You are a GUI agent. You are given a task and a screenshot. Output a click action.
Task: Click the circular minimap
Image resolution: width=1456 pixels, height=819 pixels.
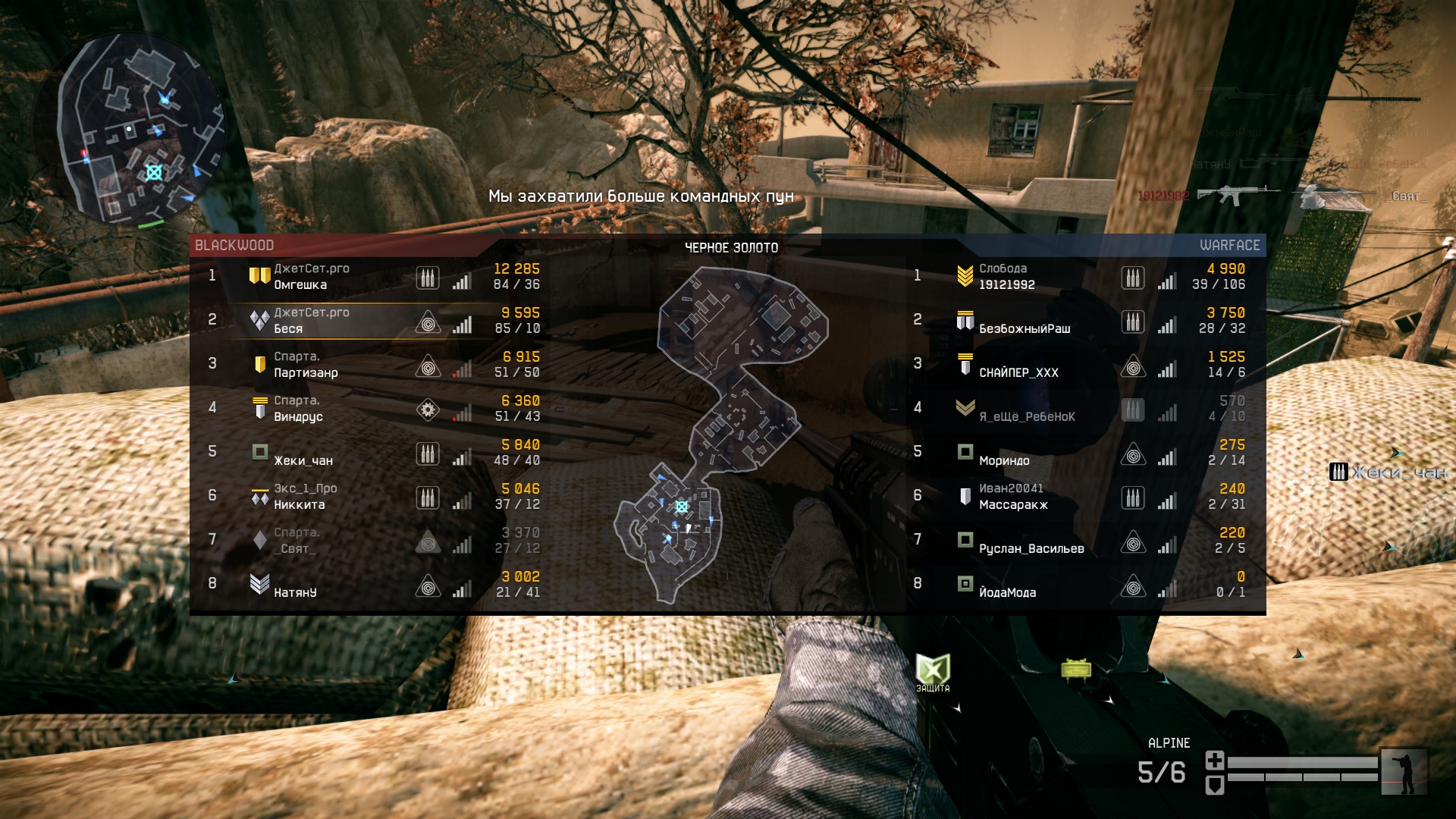tap(140, 129)
